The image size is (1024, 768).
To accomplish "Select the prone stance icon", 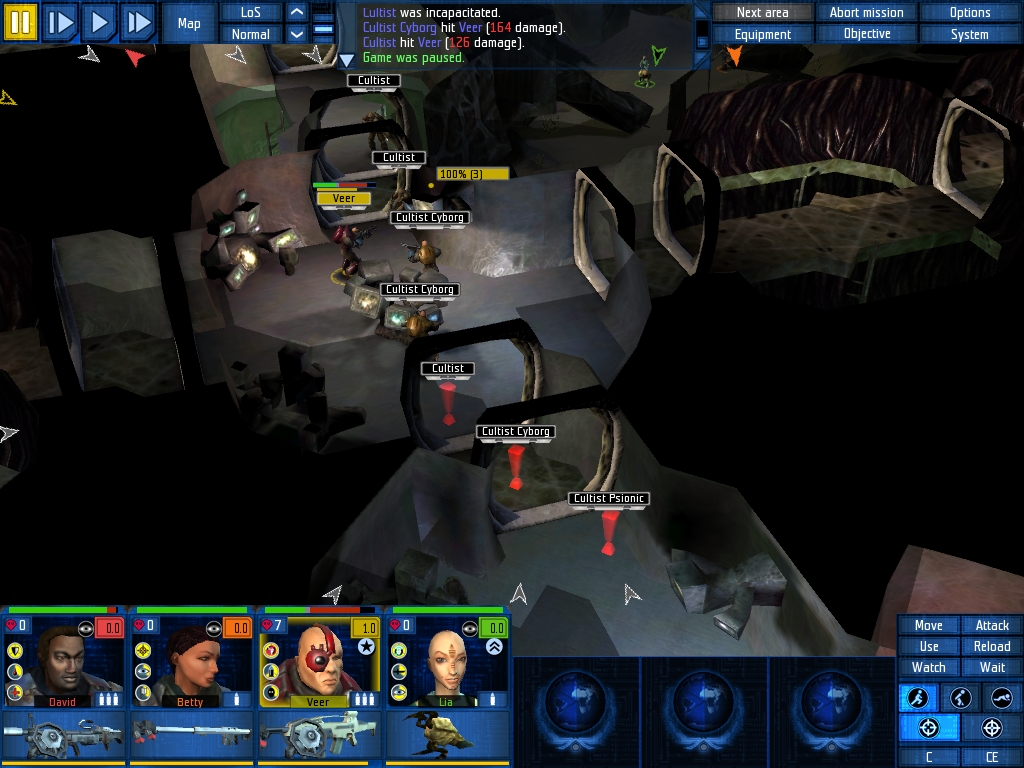I will click(1001, 698).
